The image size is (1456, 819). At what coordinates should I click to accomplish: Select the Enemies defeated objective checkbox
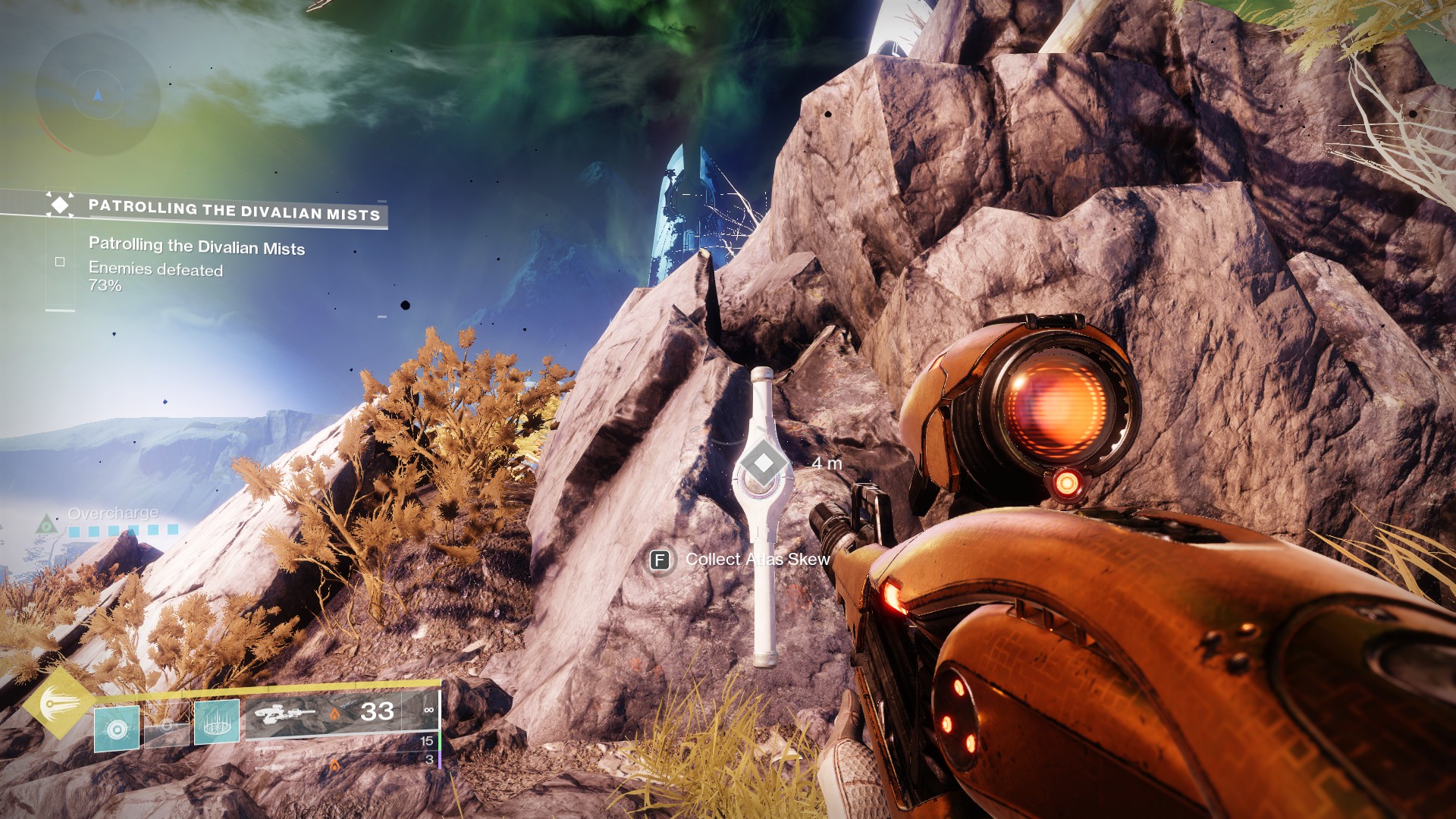point(60,262)
